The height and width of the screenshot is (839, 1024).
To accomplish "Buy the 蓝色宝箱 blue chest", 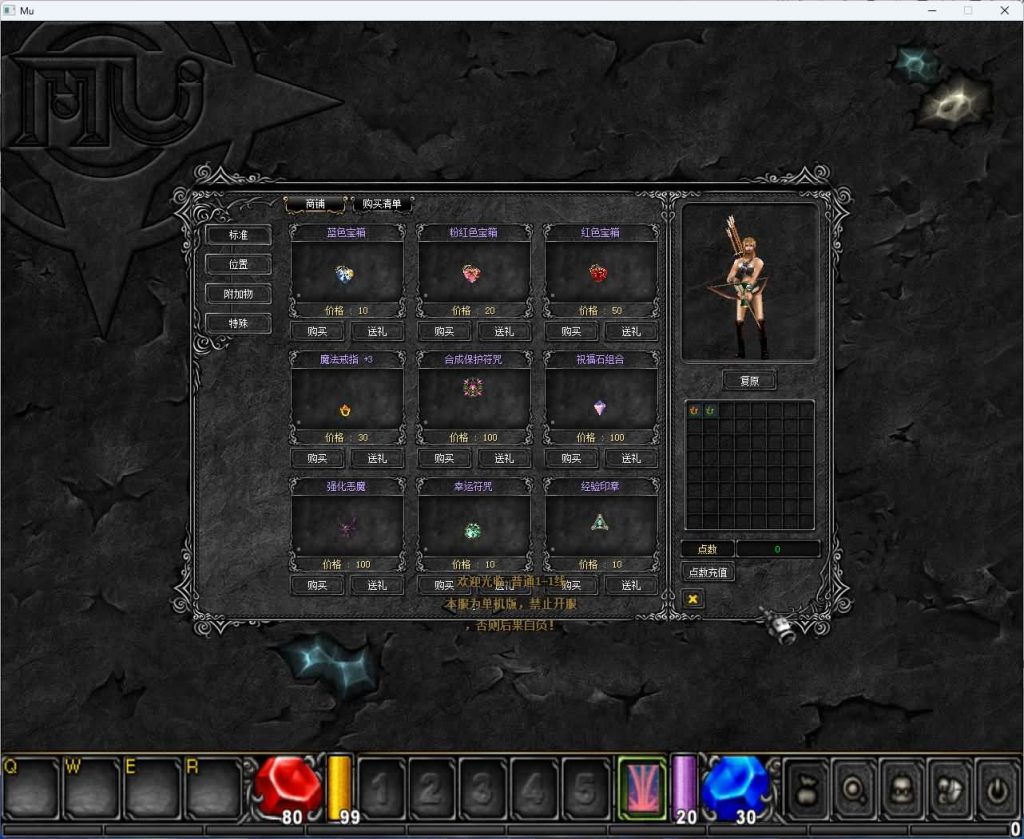I will 318,332.
